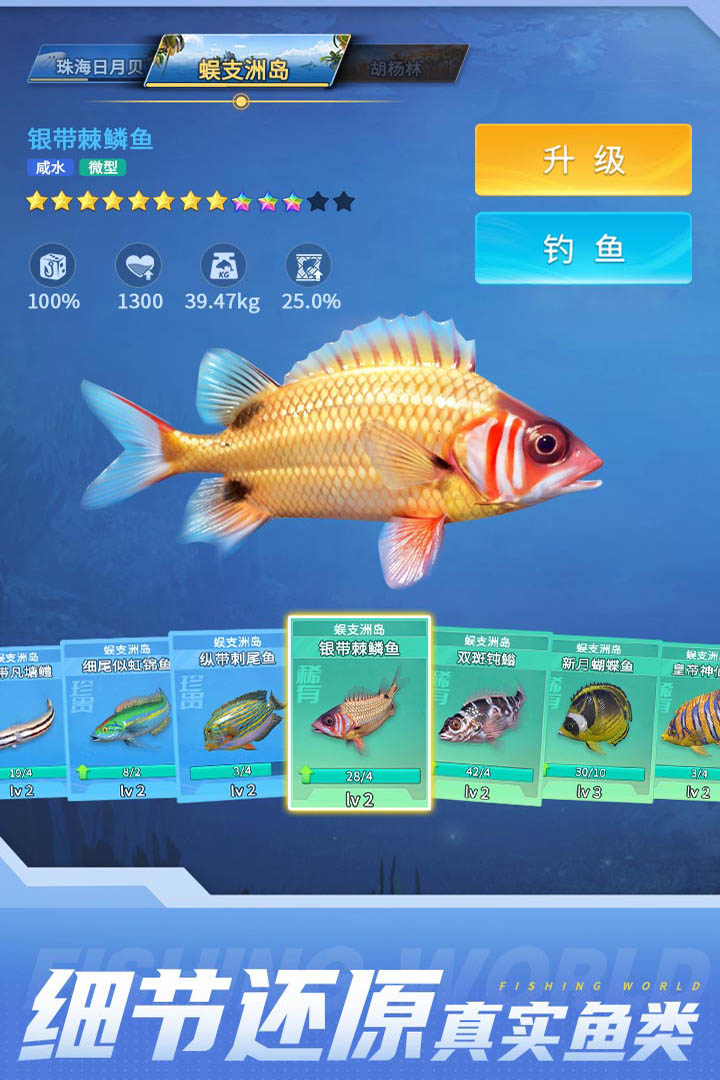Screen dimensions: 720x1080
Task: Open the striped angelfish card at far right
Action: pos(692,718)
